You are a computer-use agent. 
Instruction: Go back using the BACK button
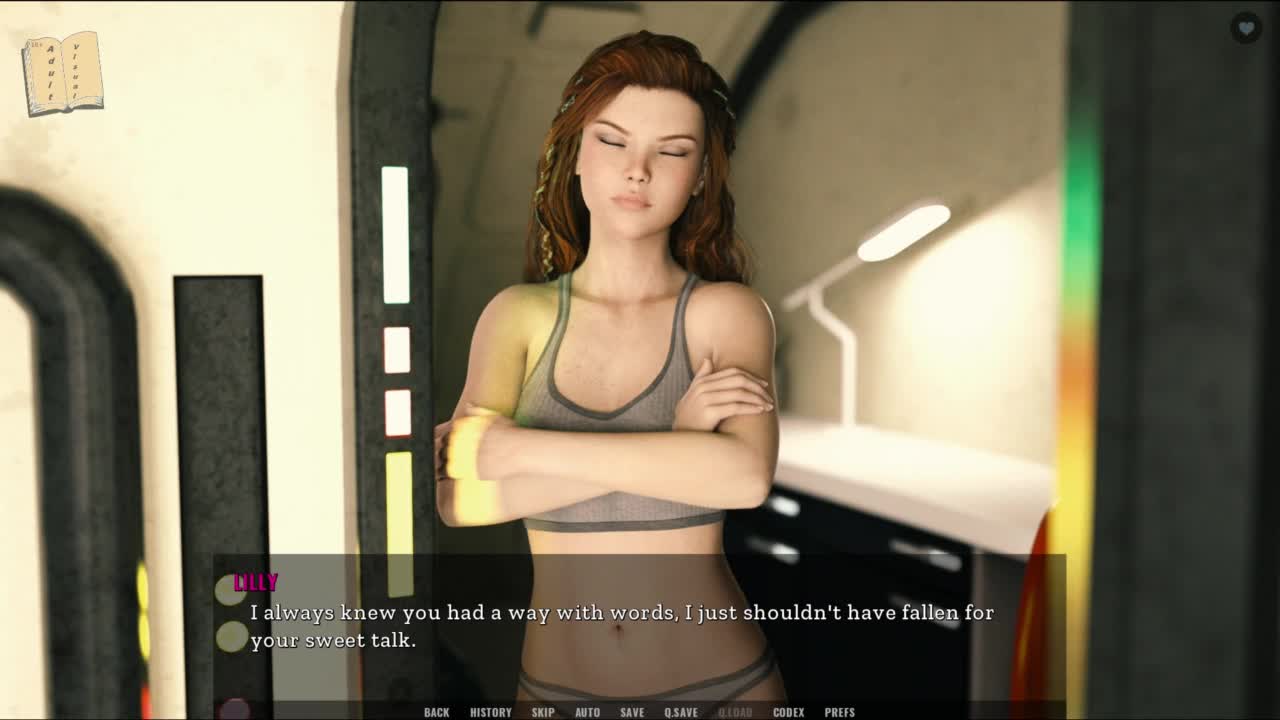tap(436, 712)
